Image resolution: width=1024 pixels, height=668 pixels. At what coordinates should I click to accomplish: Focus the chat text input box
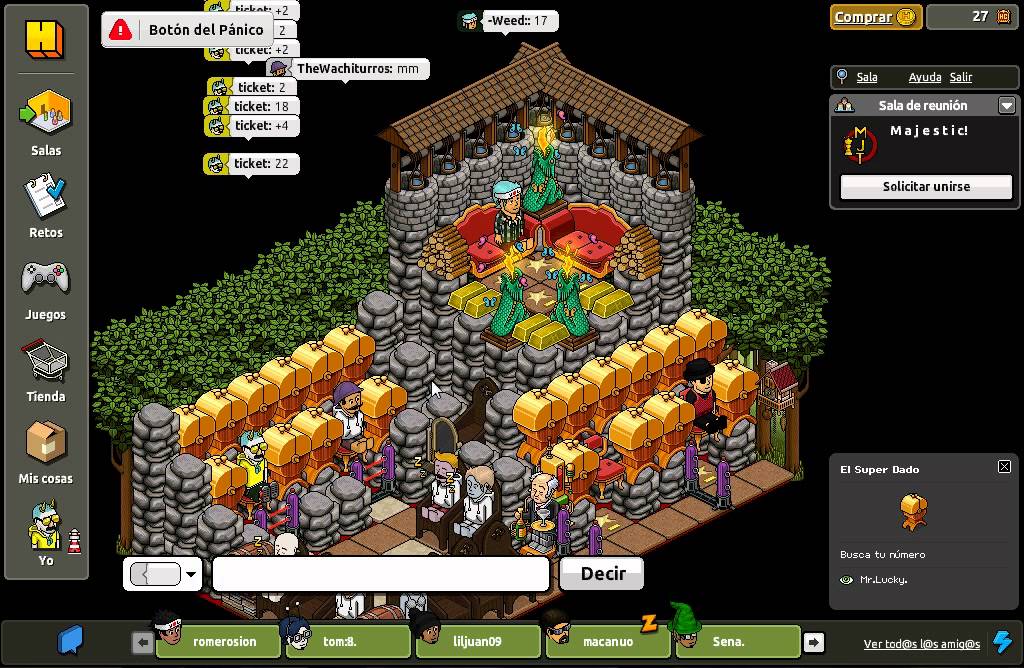(380, 574)
